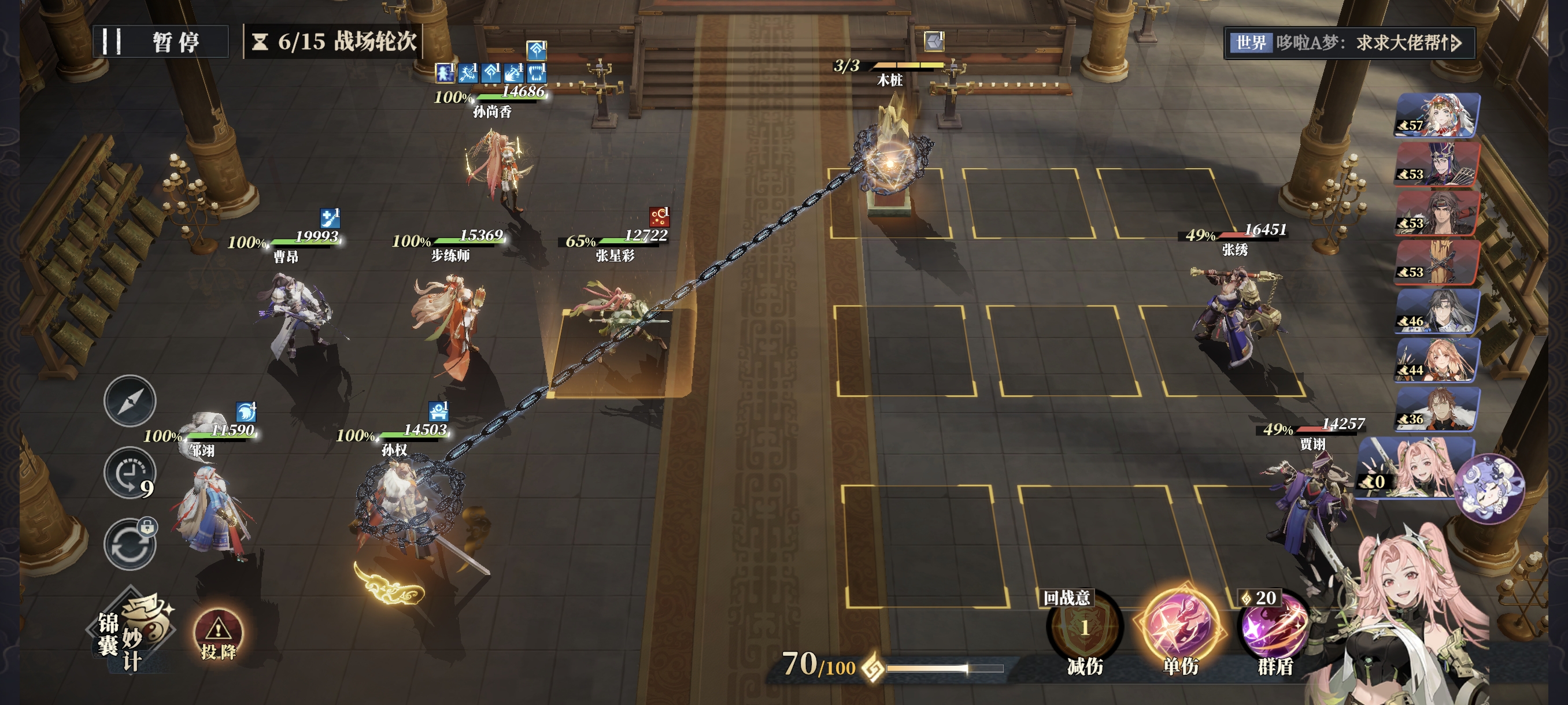Choose the wooden stake turn-order portrait
The width and height of the screenshot is (1568, 705).
(1437, 262)
